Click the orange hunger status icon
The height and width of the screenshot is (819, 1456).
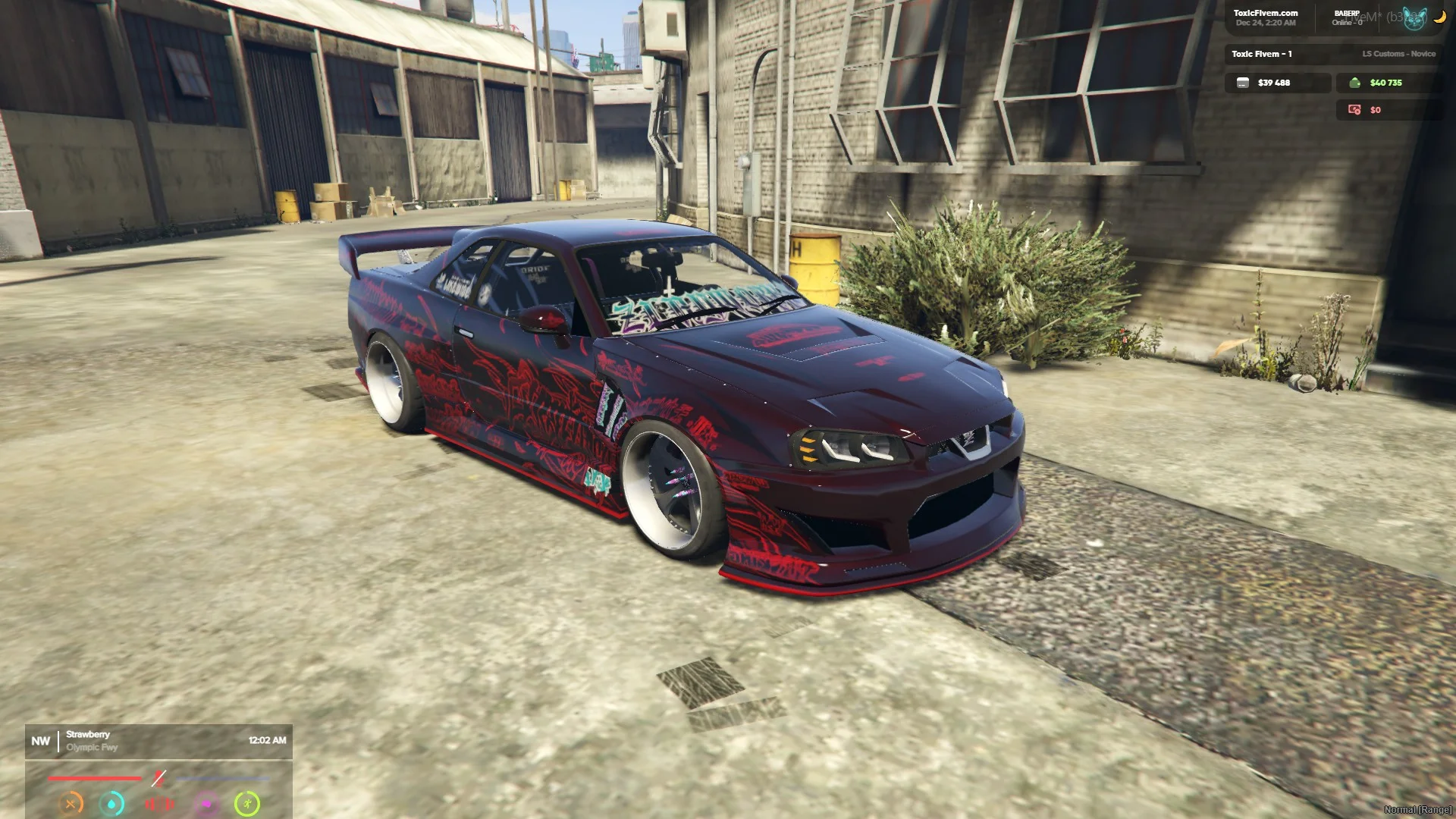[x=71, y=804]
